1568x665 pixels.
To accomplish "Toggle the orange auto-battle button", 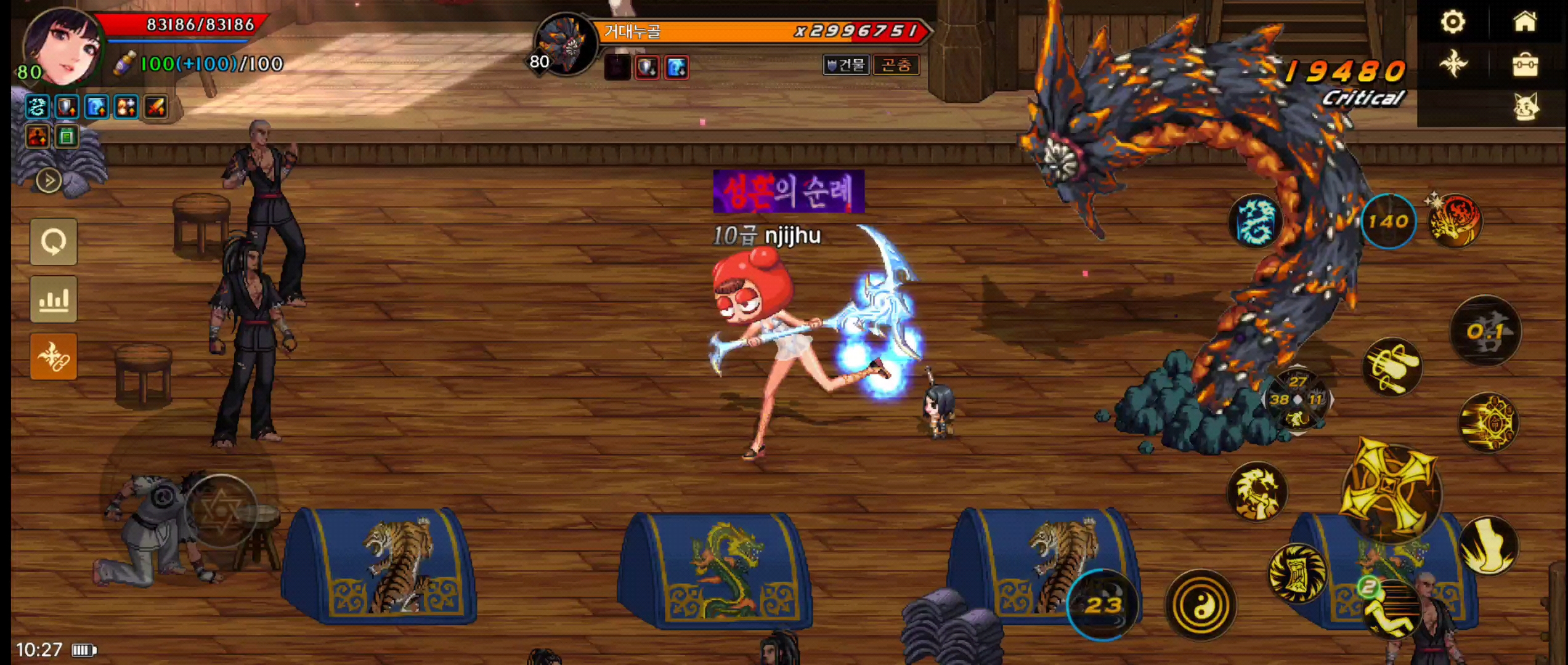I will pos(54,357).
